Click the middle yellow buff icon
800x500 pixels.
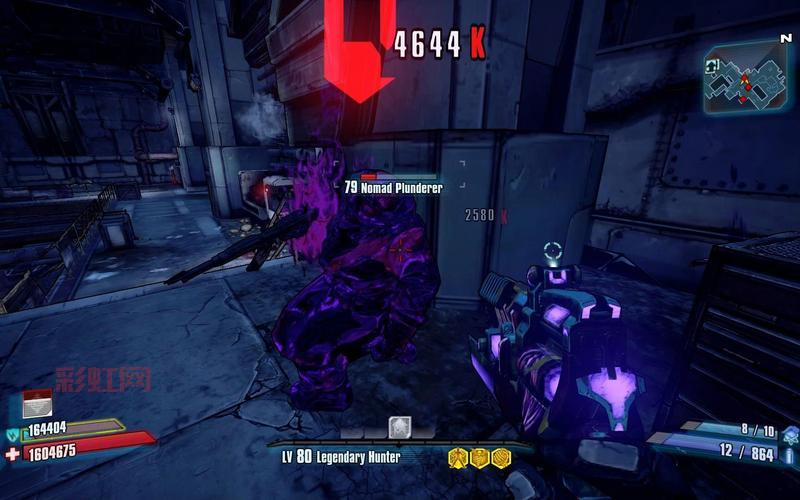pos(479,457)
